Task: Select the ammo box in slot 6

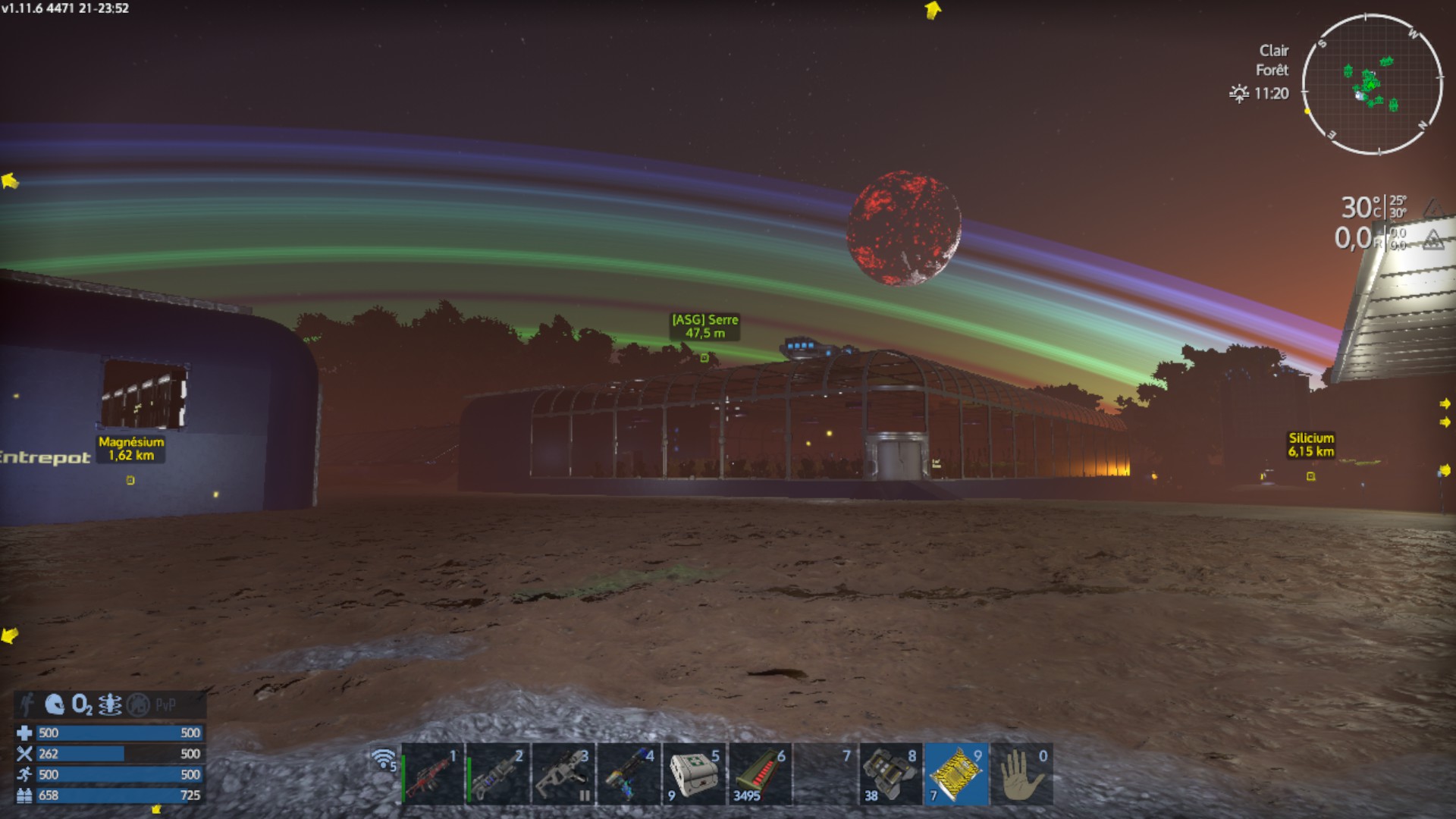Action: (760, 775)
